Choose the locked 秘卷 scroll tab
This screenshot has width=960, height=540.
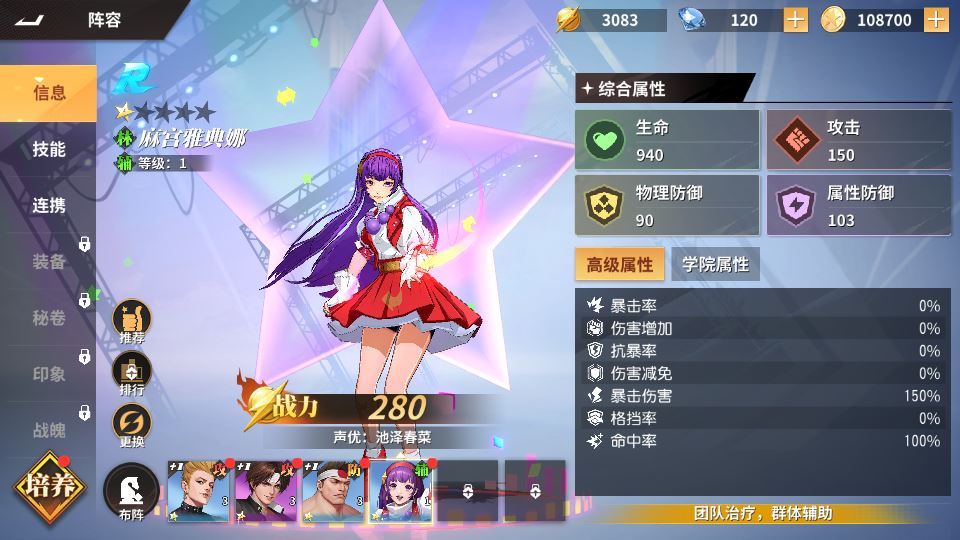(49, 318)
